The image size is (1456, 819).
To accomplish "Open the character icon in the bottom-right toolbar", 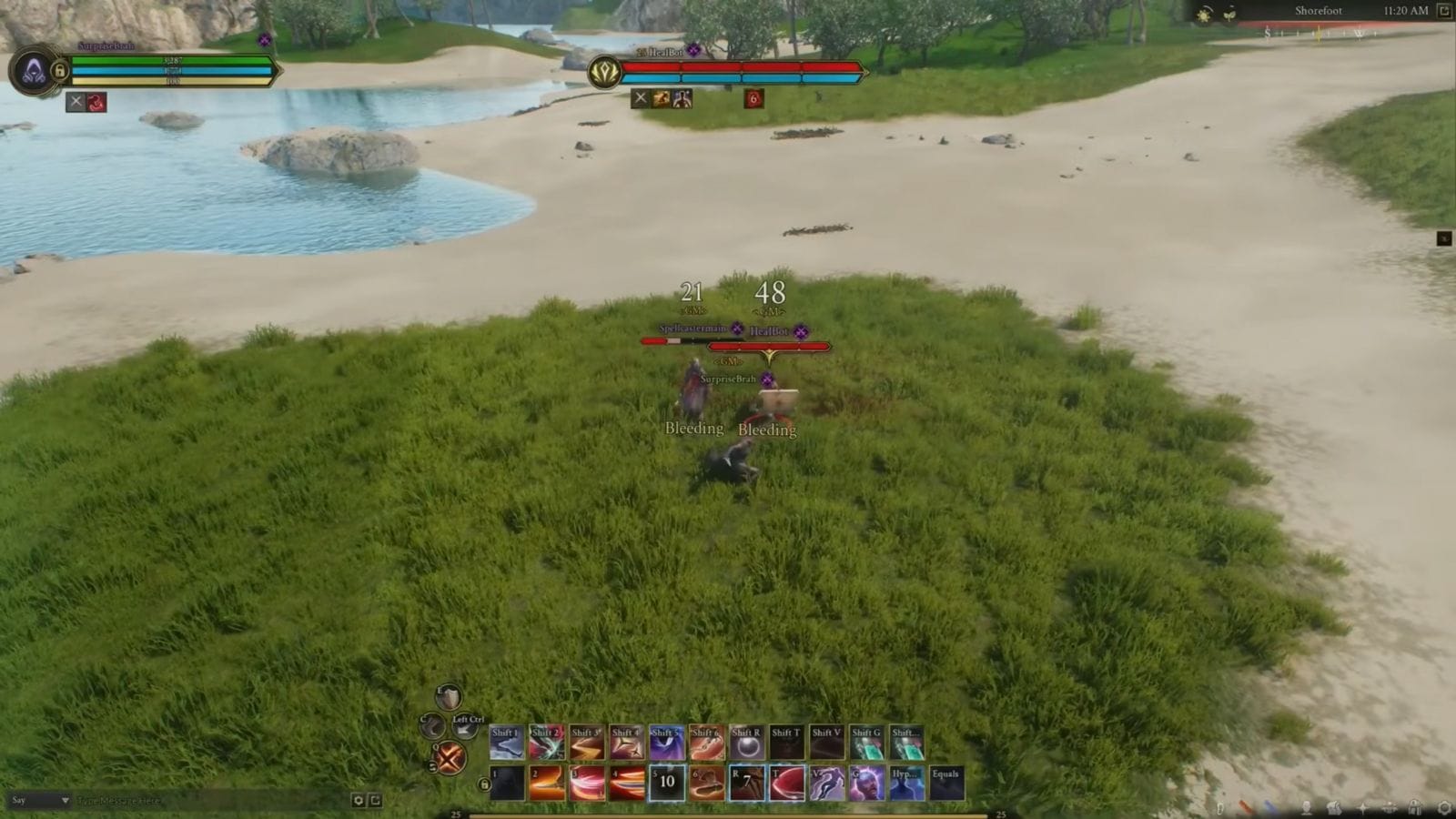I will tap(1308, 808).
